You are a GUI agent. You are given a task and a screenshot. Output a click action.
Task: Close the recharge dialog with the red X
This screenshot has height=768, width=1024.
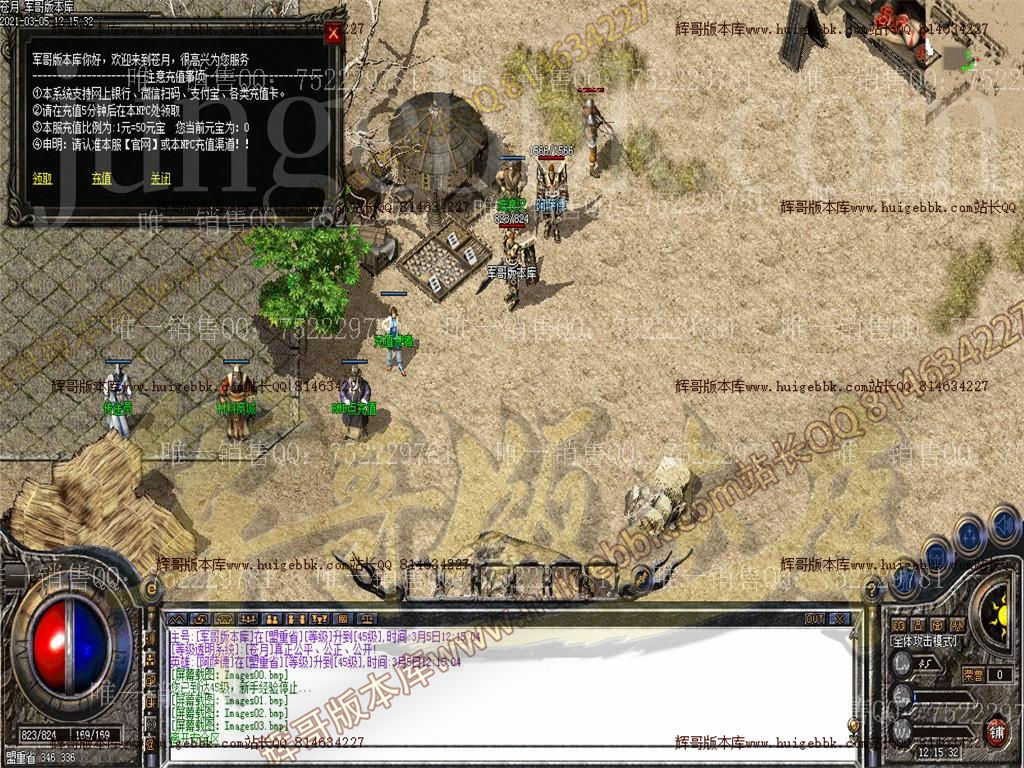tap(333, 33)
